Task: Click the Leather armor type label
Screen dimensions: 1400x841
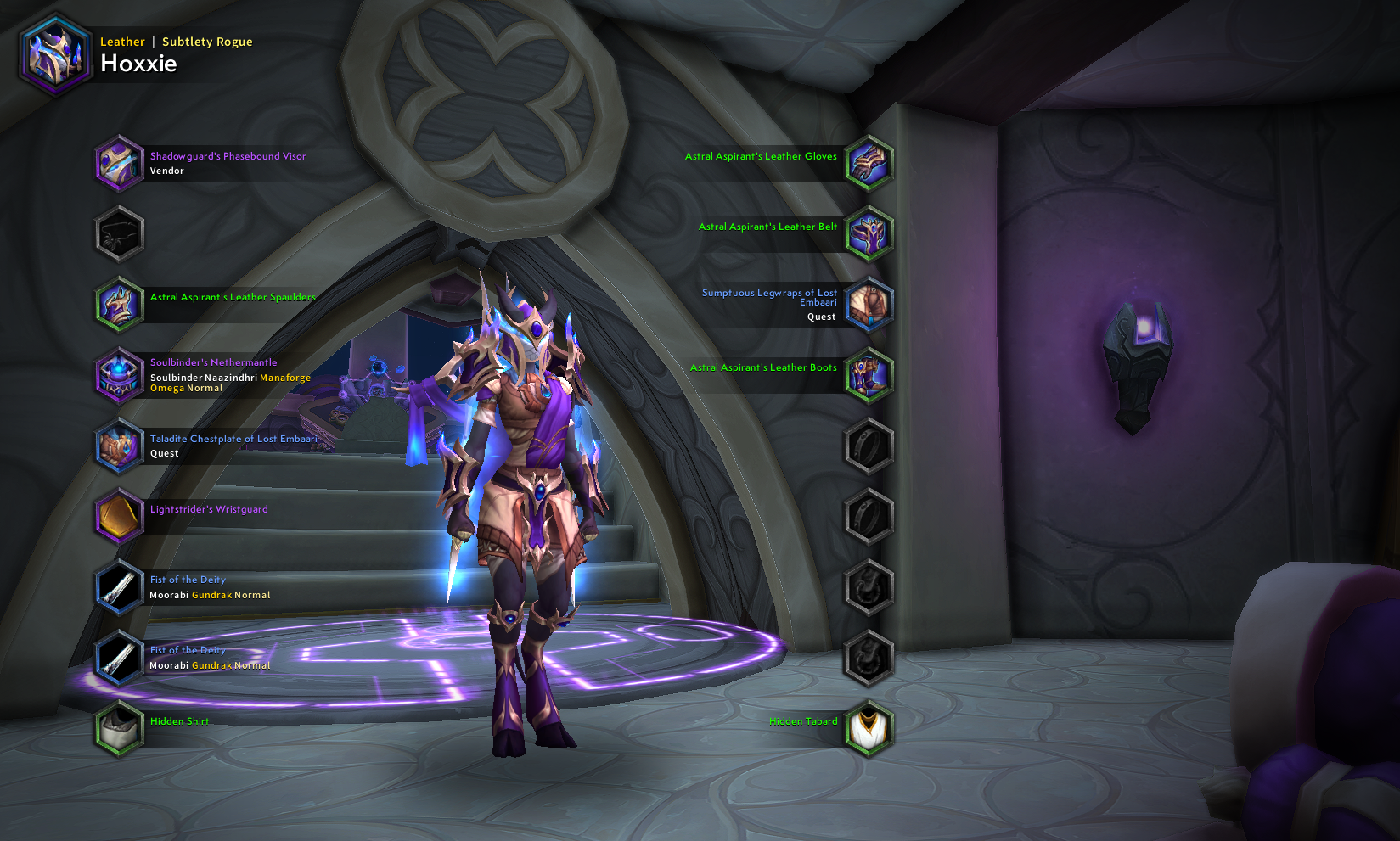Action: click(x=122, y=41)
